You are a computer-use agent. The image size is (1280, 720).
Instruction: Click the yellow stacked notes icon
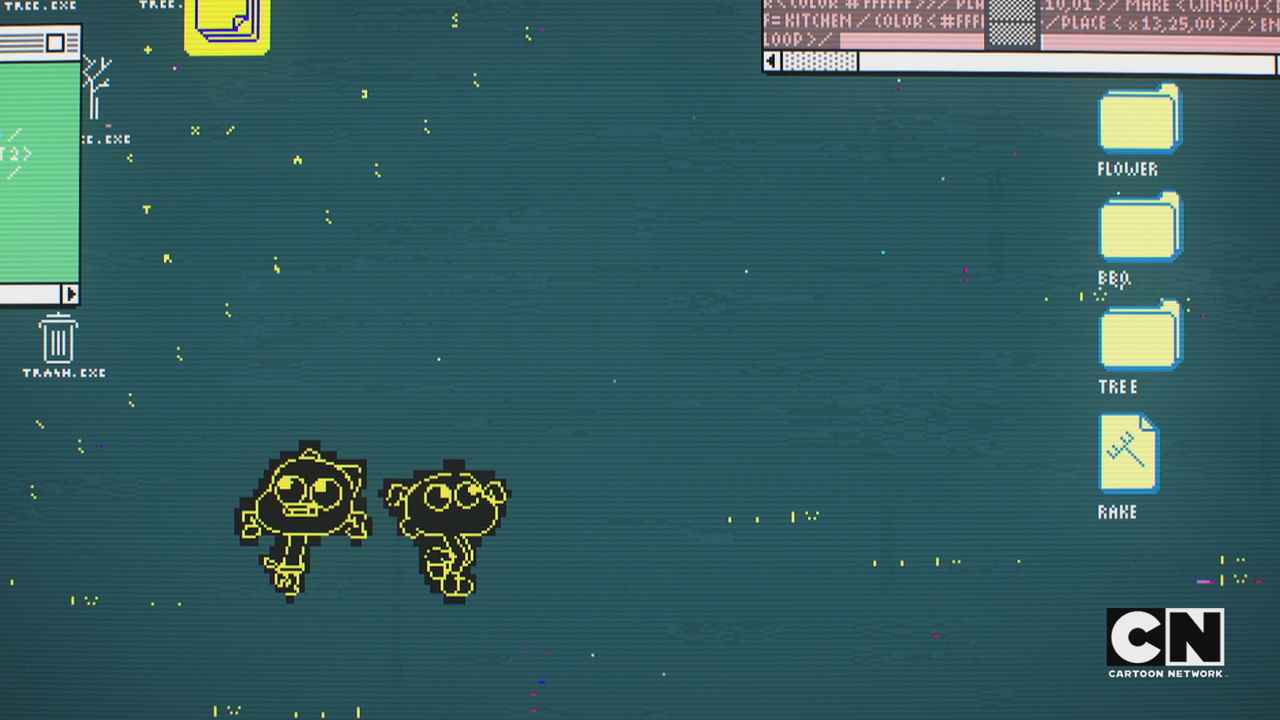227,25
